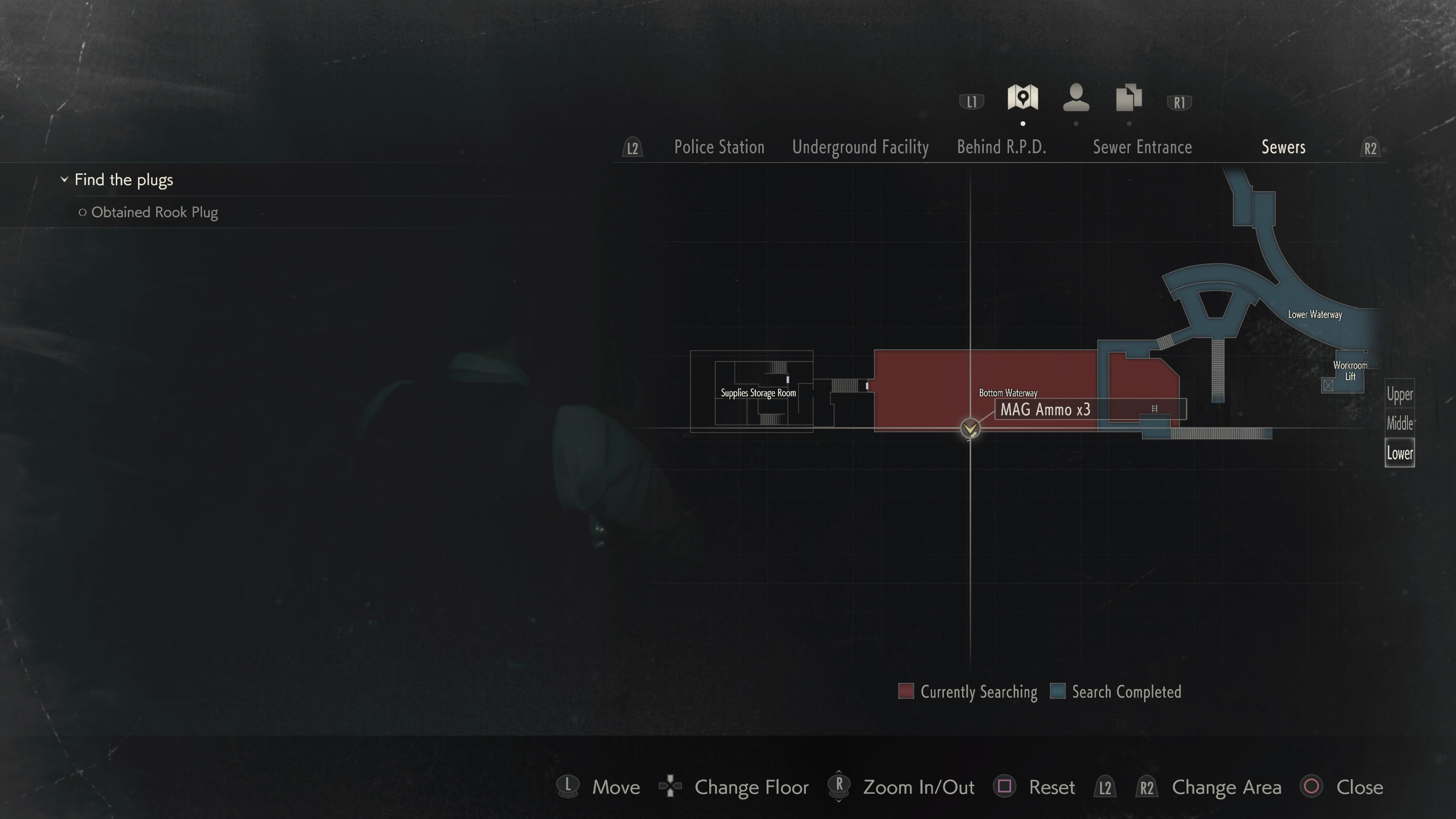Click the Reset map view control
This screenshot has height=819, width=1456.
[1053, 787]
